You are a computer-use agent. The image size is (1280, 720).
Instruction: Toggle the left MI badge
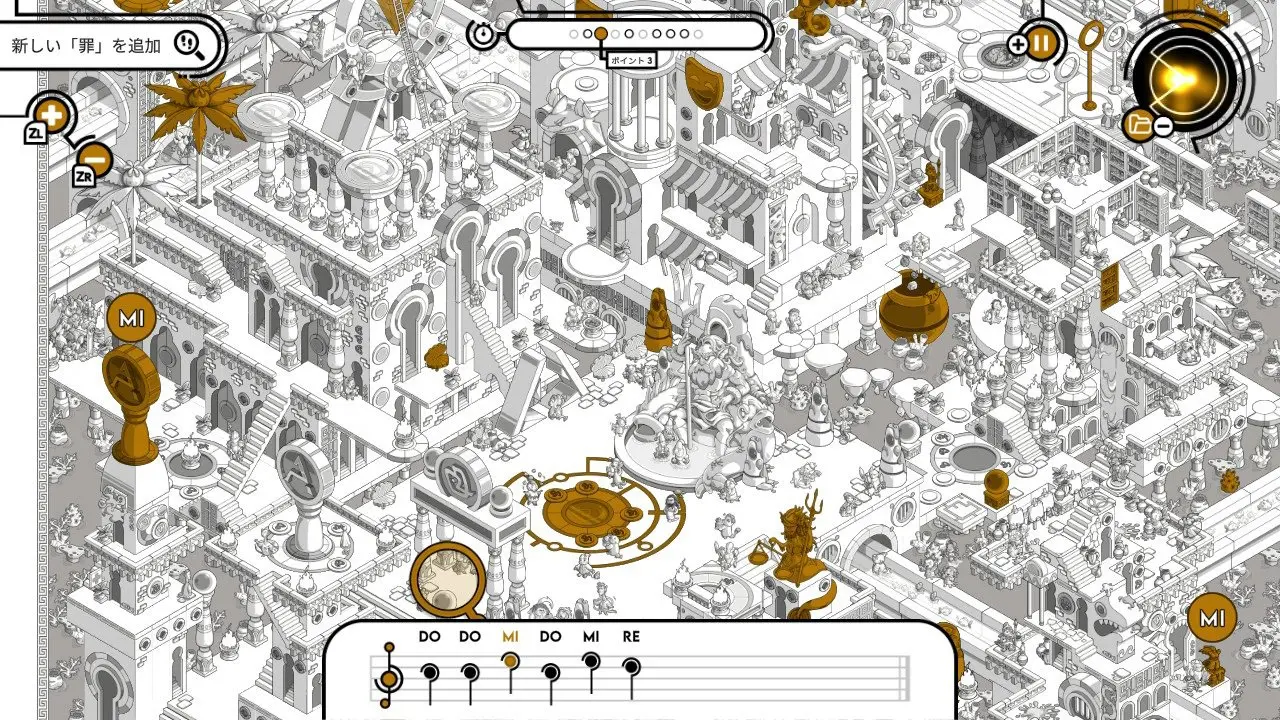[x=131, y=315]
